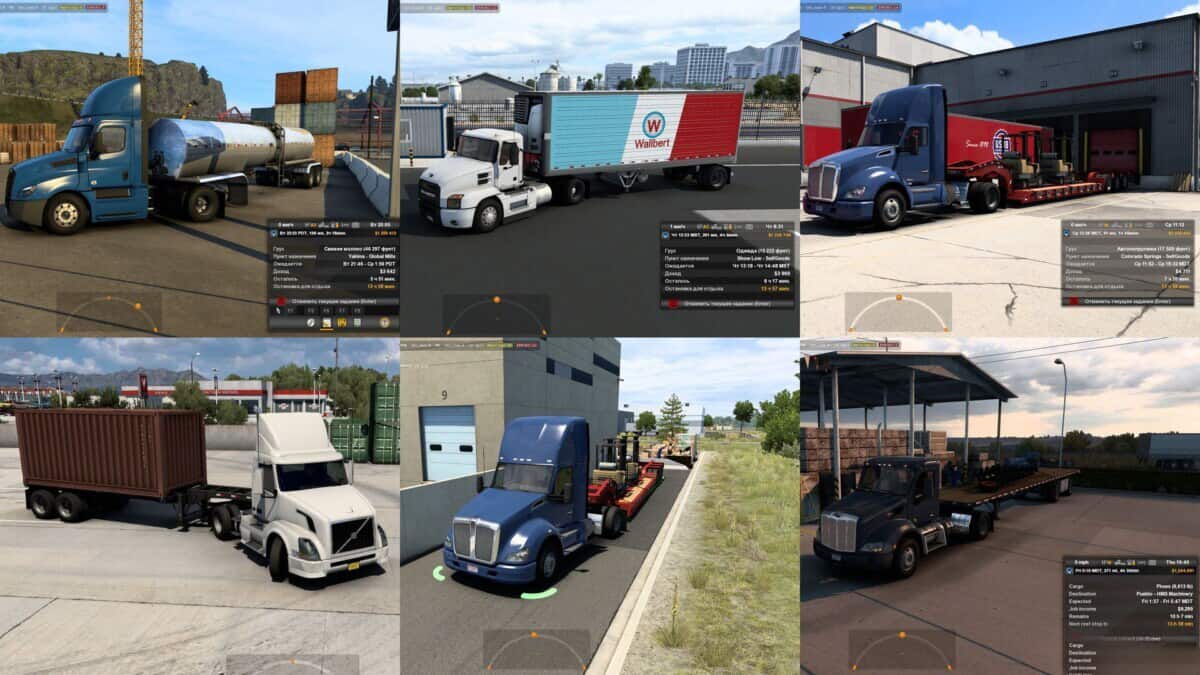
Task: Open the compass navigation tab in route advisor
Action: click(x=311, y=322)
